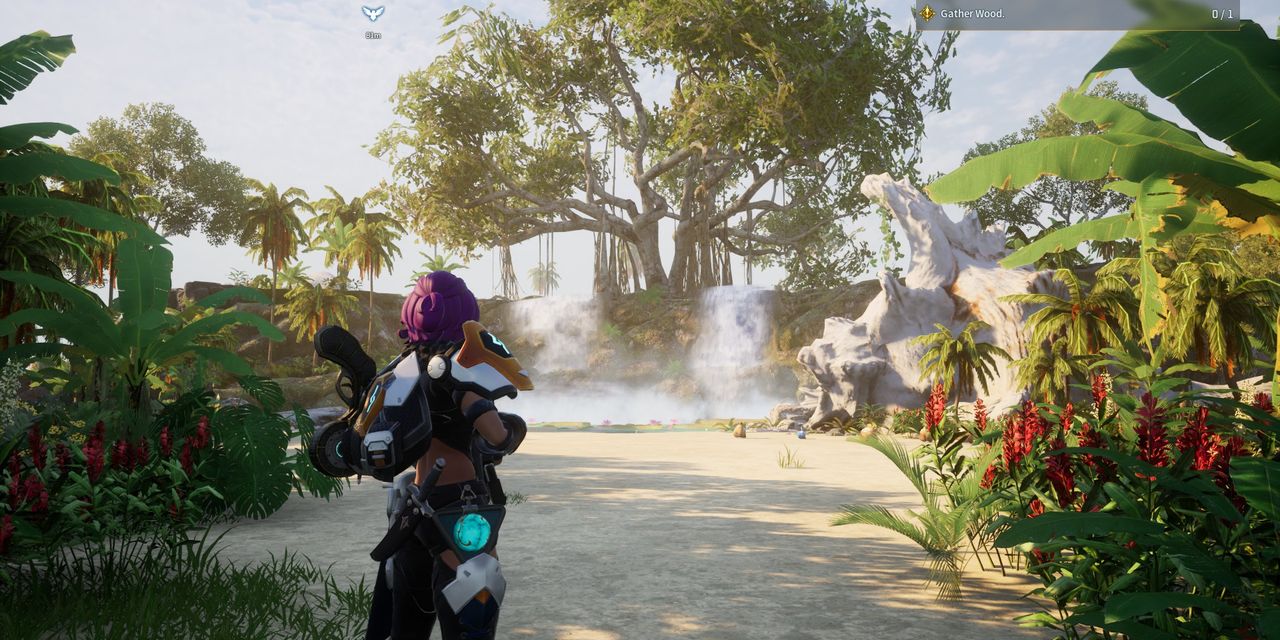Select the Gather Wood quest tracker

pyautogui.click(x=1076, y=14)
